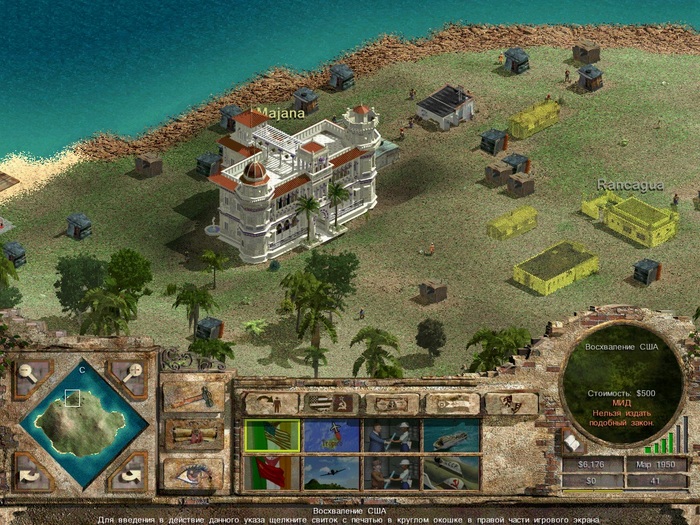Choose the edict showing a military boat
Viewport: 700px width, 525px height.
pyautogui.click(x=451, y=435)
